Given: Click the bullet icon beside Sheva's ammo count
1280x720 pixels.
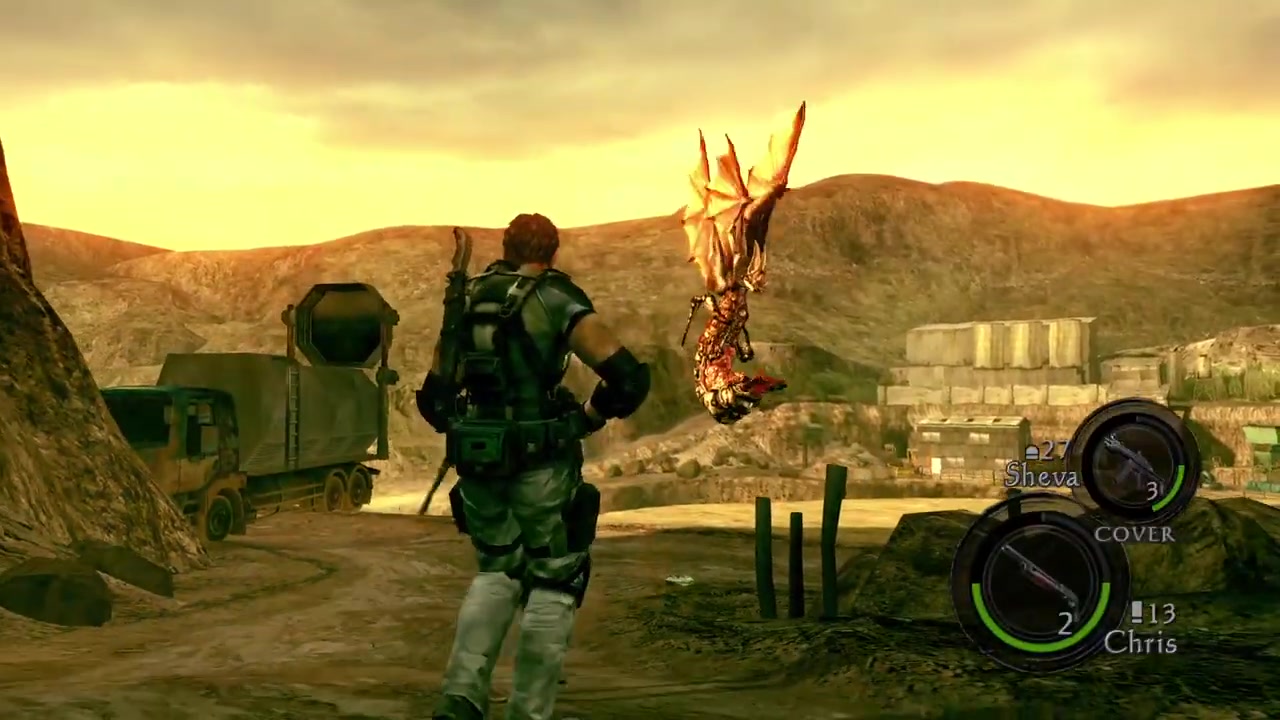Looking at the screenshot, I should 1033,451.
